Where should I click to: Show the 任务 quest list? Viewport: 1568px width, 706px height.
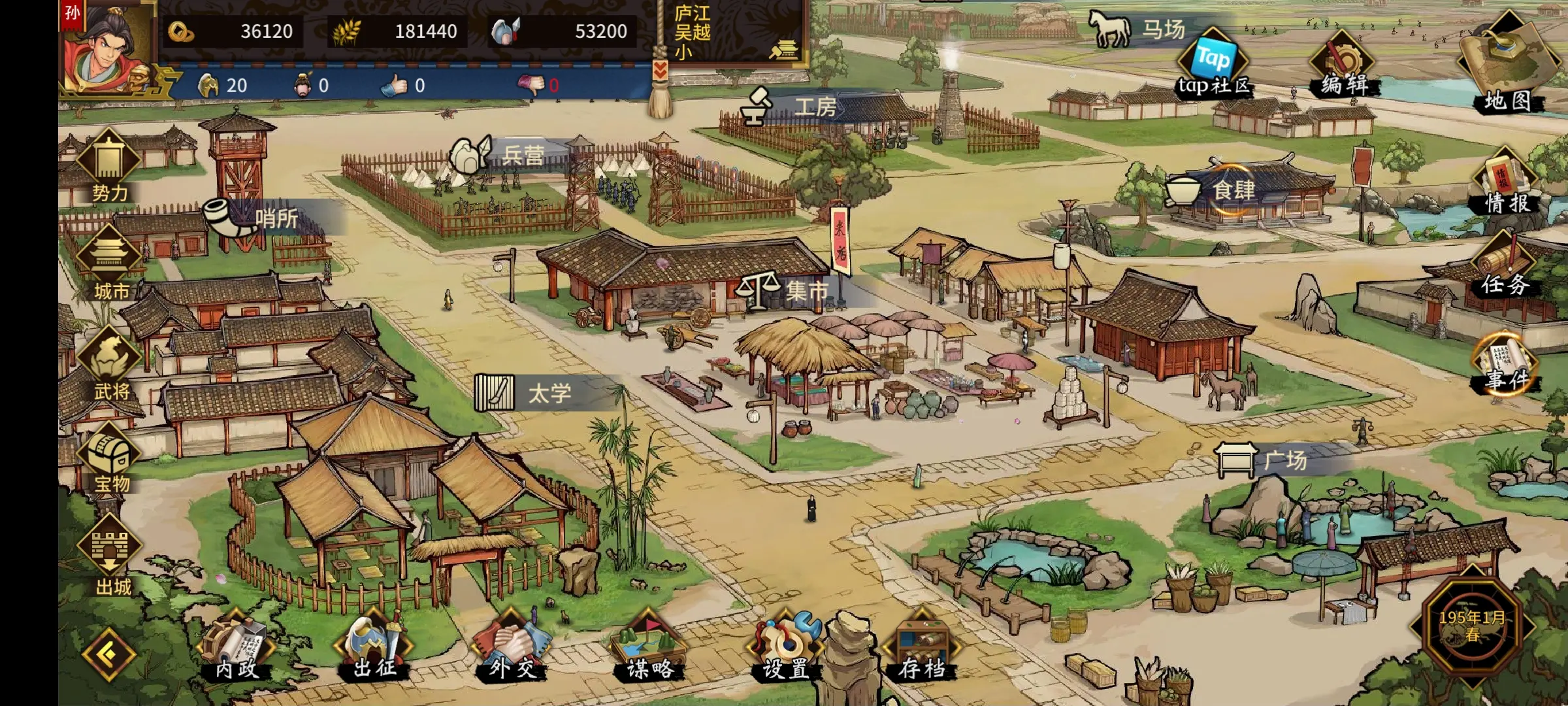point(1505,268)
